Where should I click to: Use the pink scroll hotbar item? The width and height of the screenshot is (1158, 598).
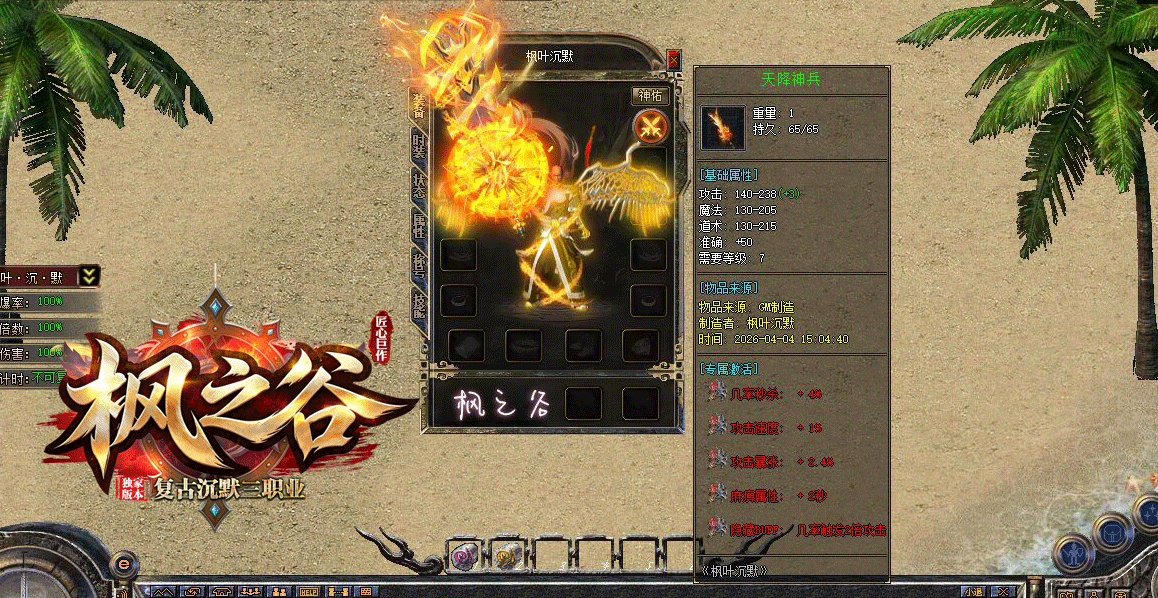click(463, 557)
